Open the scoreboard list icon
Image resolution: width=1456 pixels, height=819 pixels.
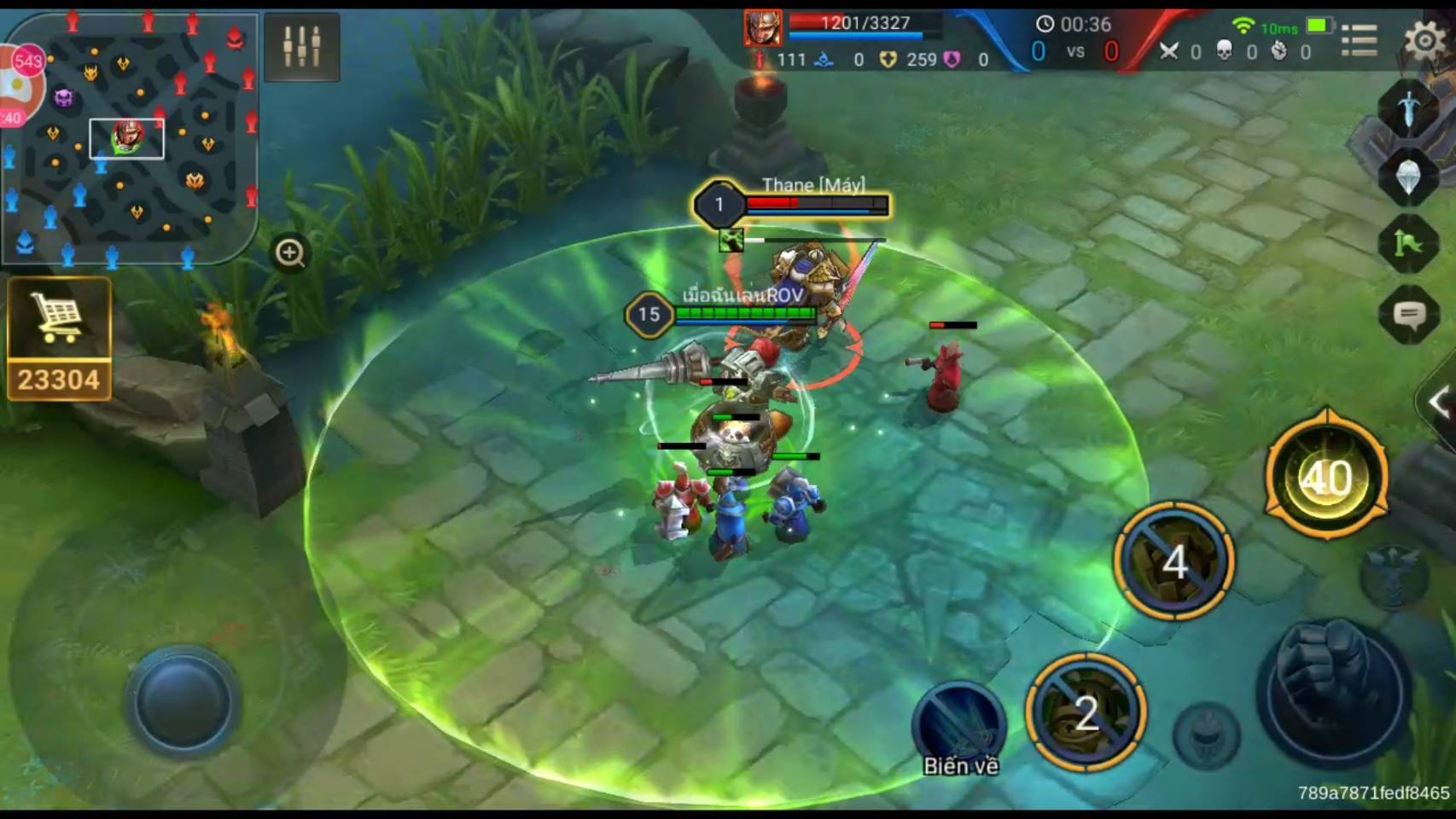(x=1359, y=40)
